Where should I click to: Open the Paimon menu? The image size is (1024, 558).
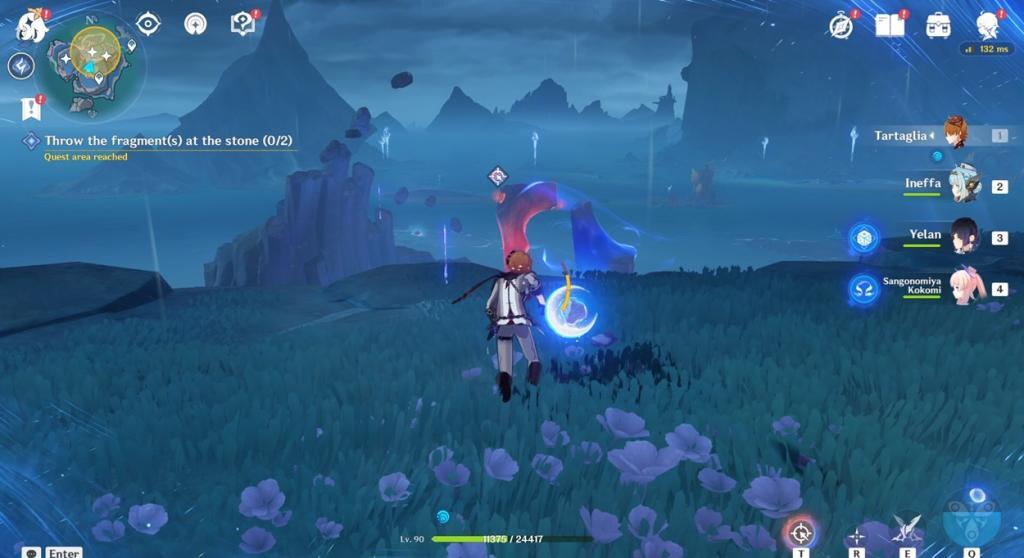click(31, 26)
